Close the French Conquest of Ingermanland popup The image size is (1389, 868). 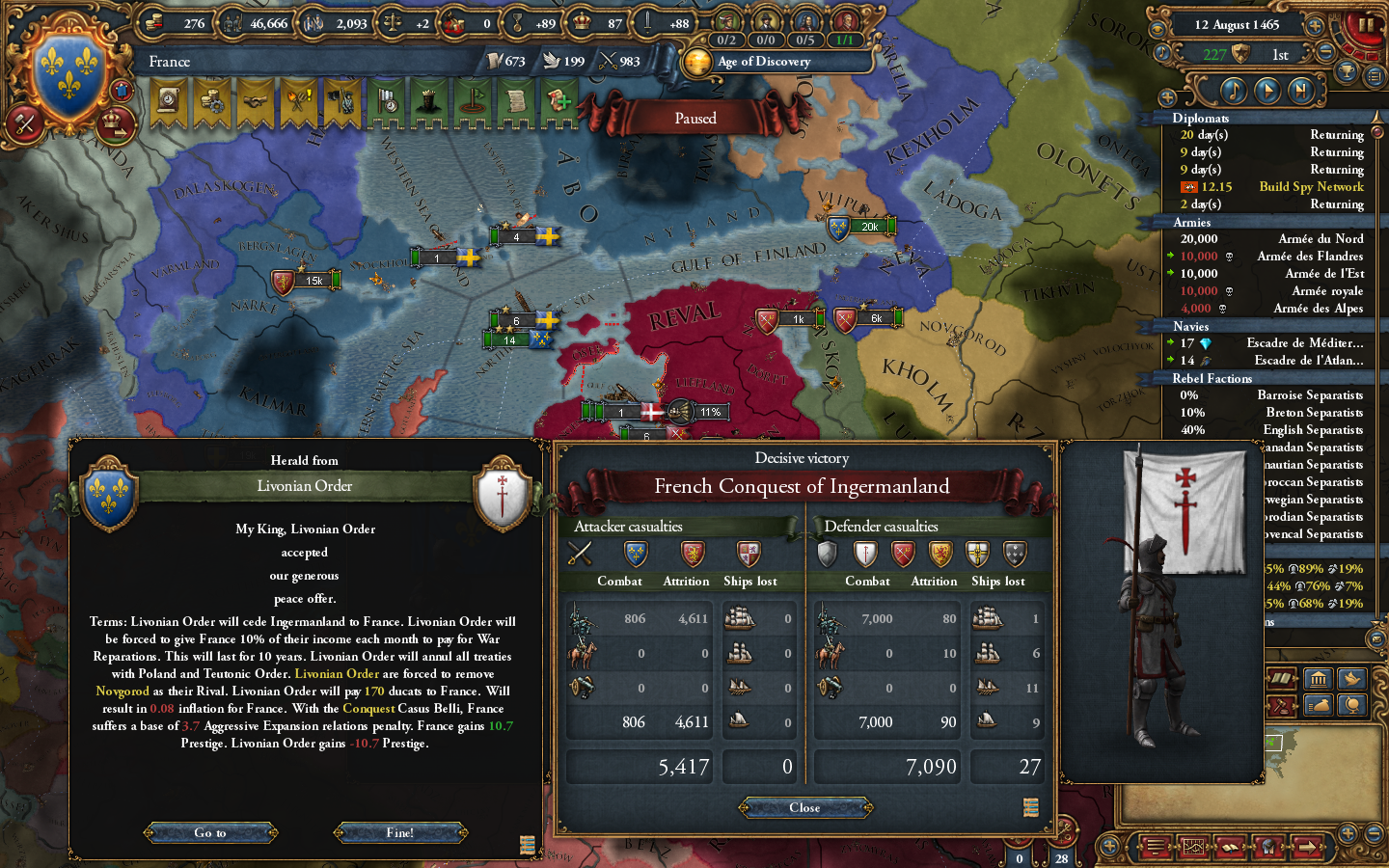[x=804, y=807]
